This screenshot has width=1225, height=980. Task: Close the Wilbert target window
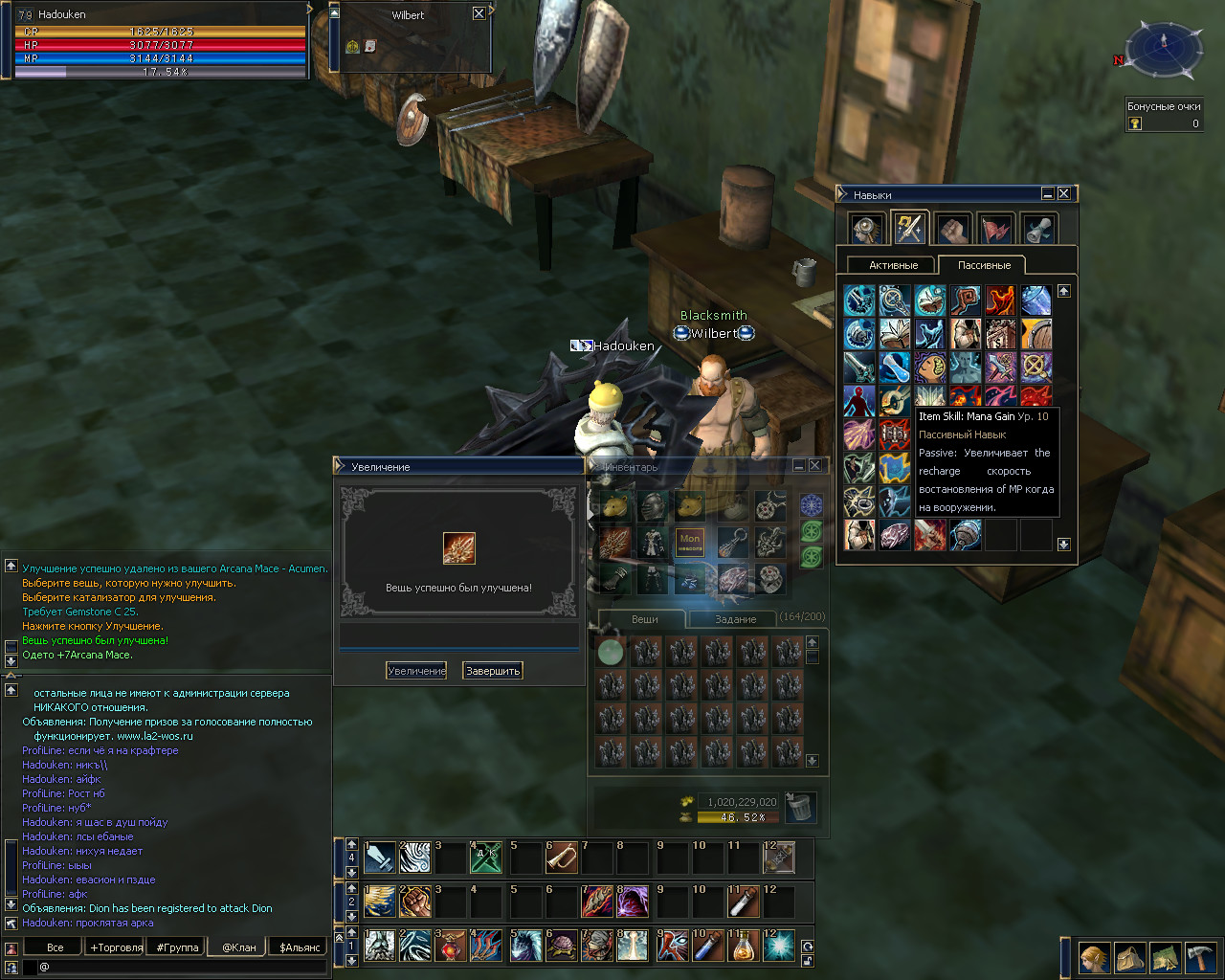[x=479, y=13]
